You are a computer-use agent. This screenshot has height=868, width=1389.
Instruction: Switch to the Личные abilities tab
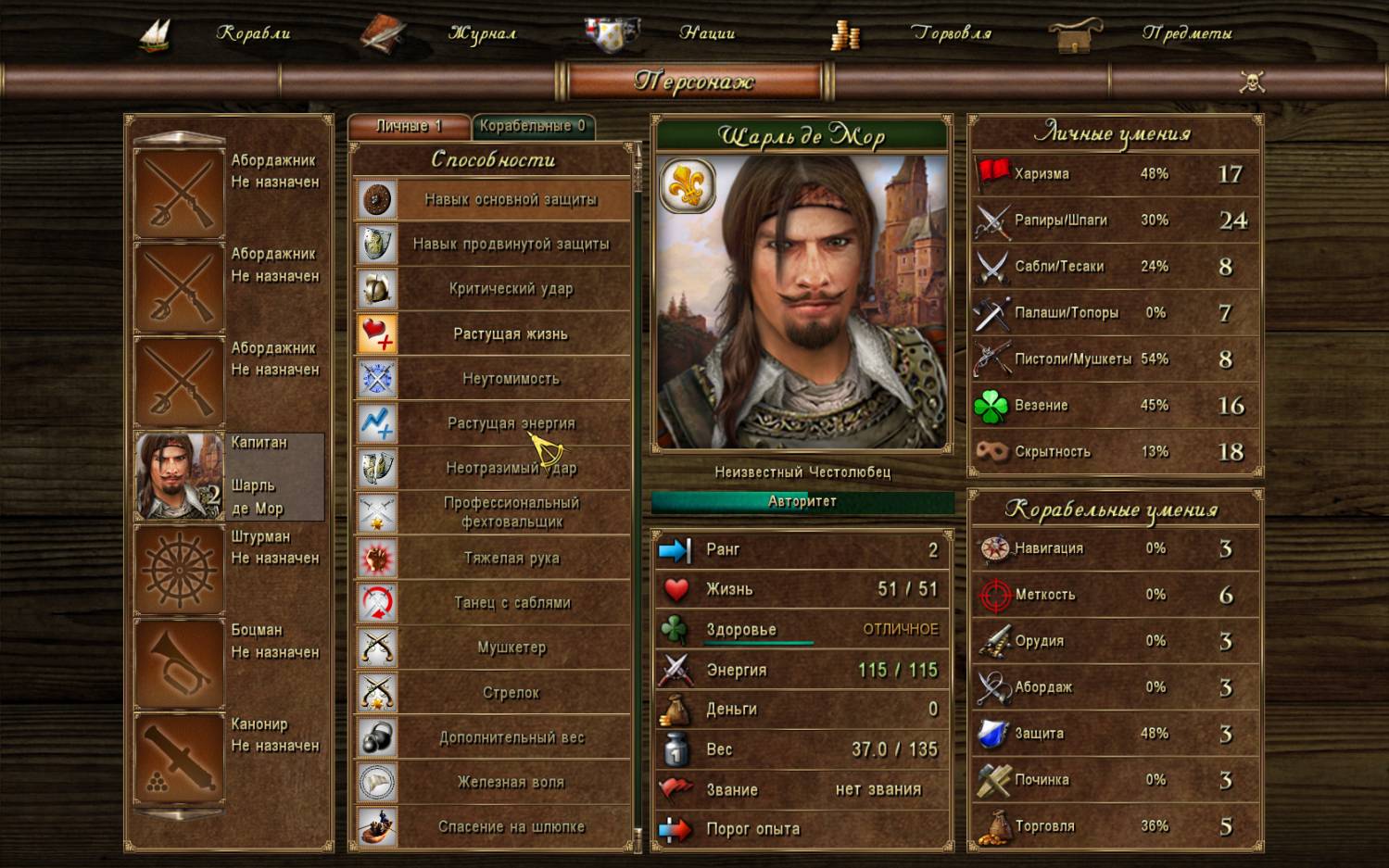tap(409, 126)
